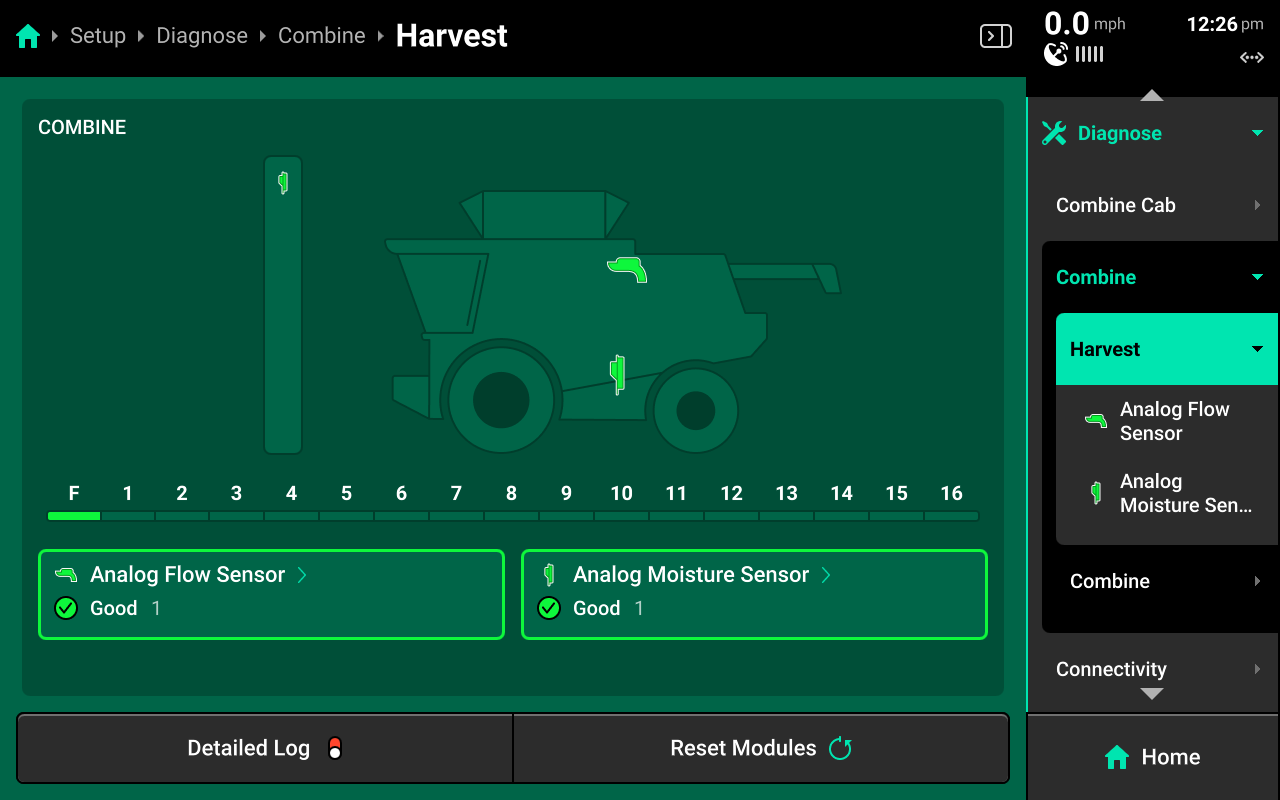Open the Detailed Log

pos(264,748)
